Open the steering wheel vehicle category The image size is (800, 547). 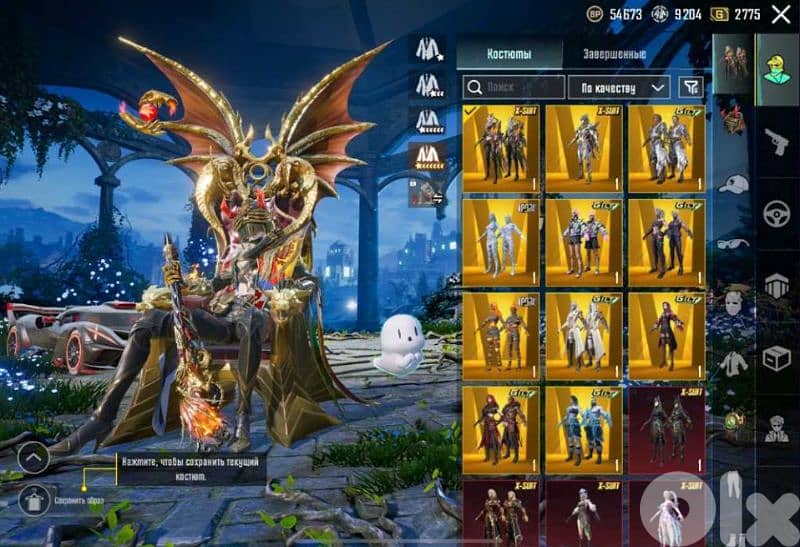(x=777, y=213)
